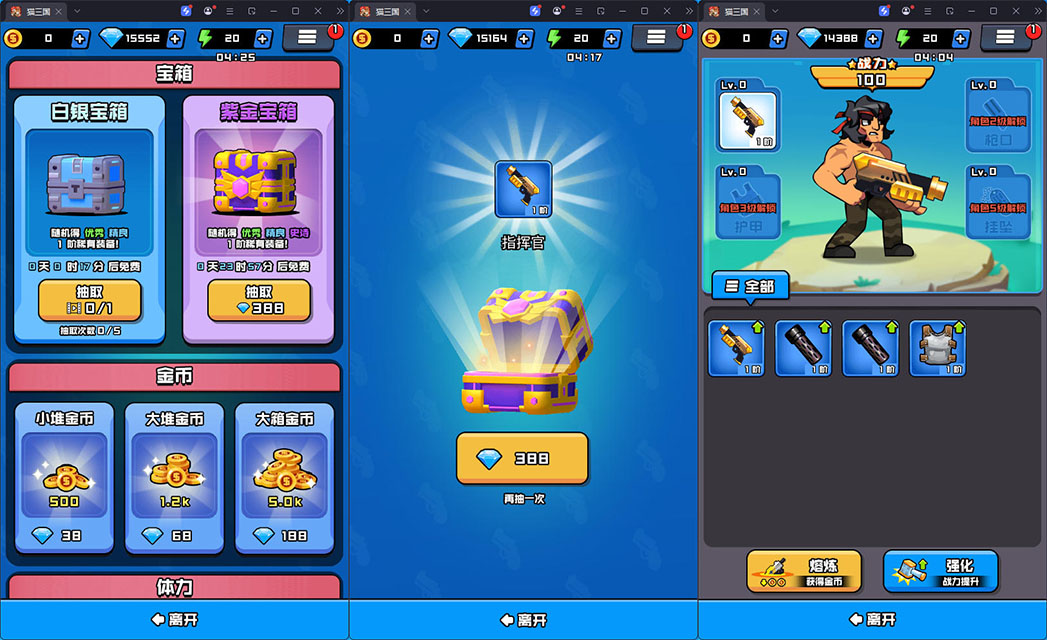Screen dimensions: 1047x640
Task: Click the locked 挂坠 pendant slot
Action: (x=997, y=200)
